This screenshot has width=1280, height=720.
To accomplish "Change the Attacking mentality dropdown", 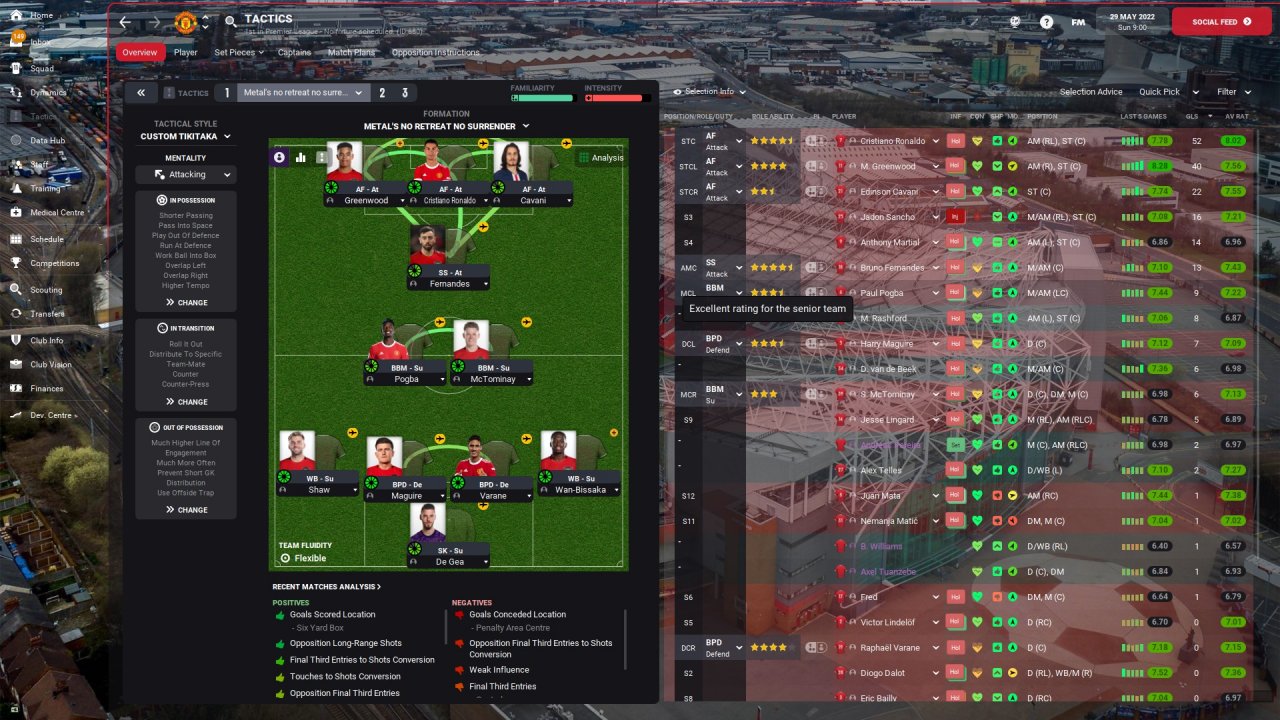I will [186, 174].
